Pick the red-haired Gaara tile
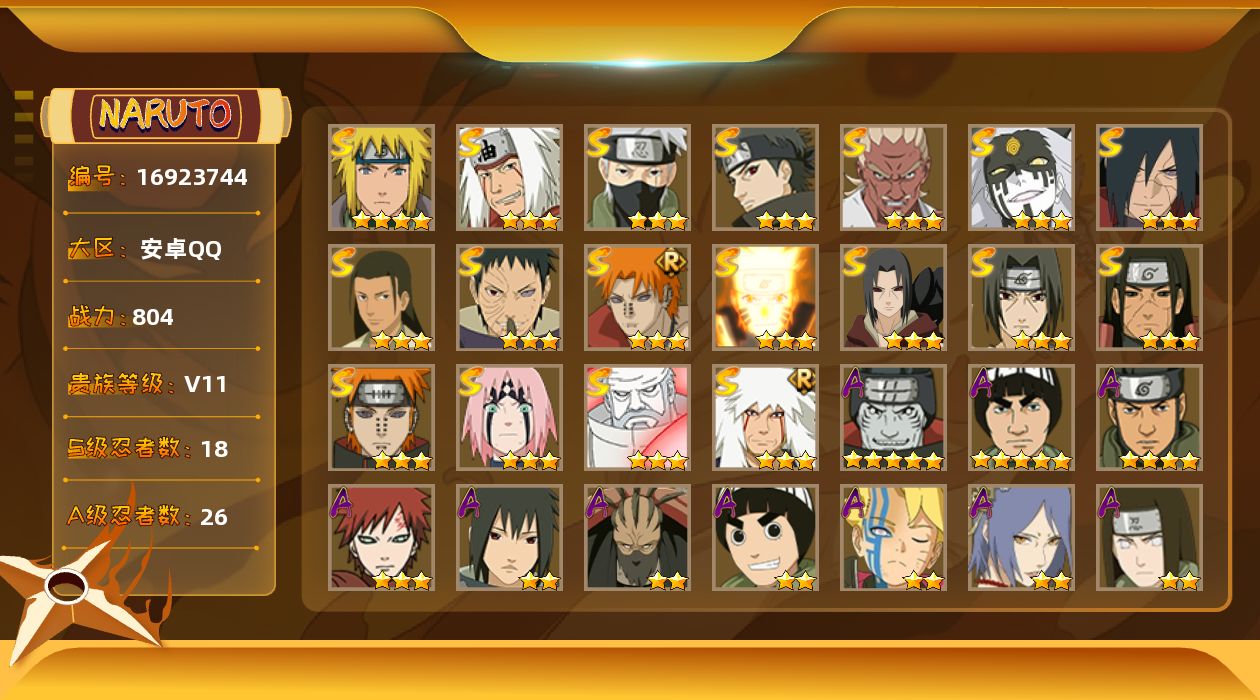 pyautogui.click(x=381, y=538)
